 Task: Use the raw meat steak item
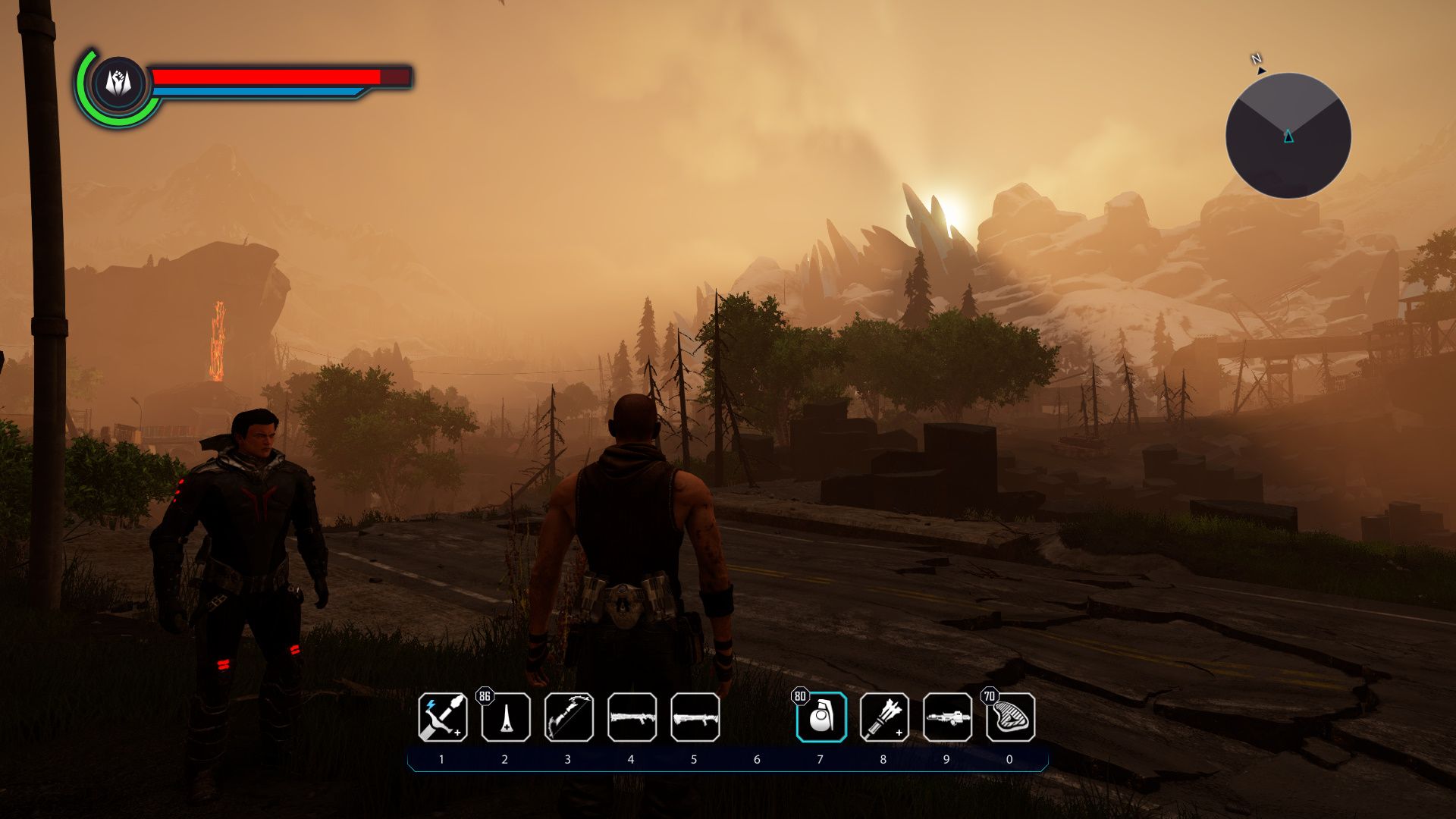point(1010,717)
